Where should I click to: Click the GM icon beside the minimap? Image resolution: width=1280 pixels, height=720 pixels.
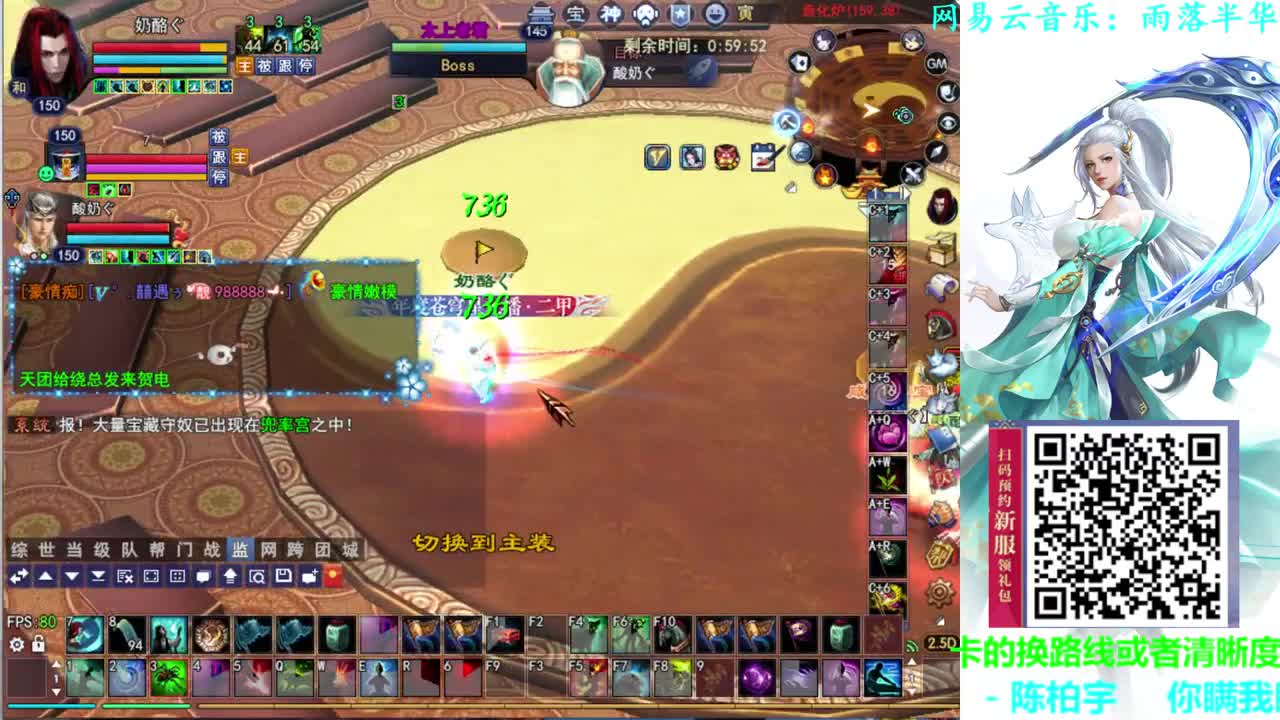(934, 65)
